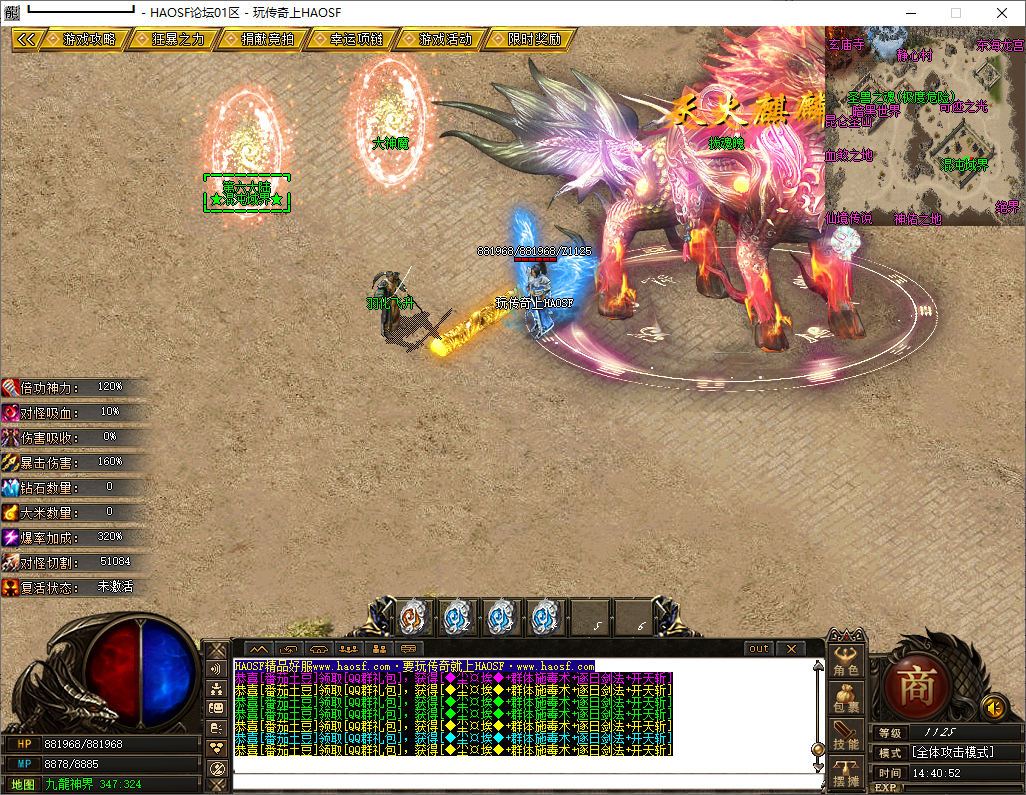Screen dimensions: 1026x795
Task: Maximize the game window
Action: 955,13
